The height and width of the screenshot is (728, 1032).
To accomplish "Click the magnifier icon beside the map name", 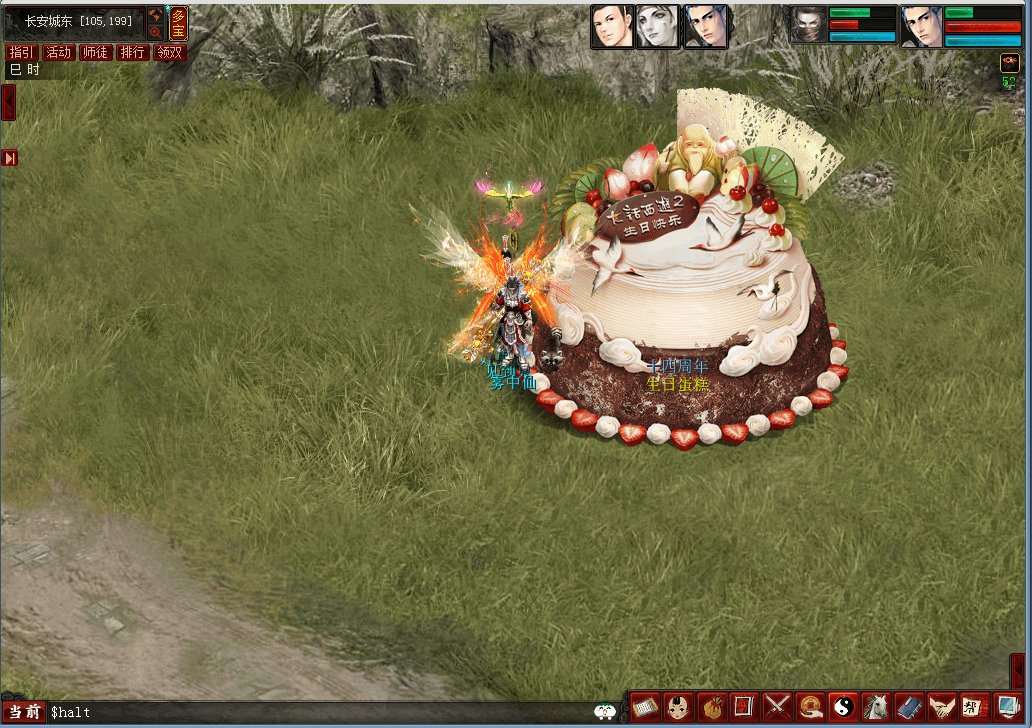I will click(155, 32).
